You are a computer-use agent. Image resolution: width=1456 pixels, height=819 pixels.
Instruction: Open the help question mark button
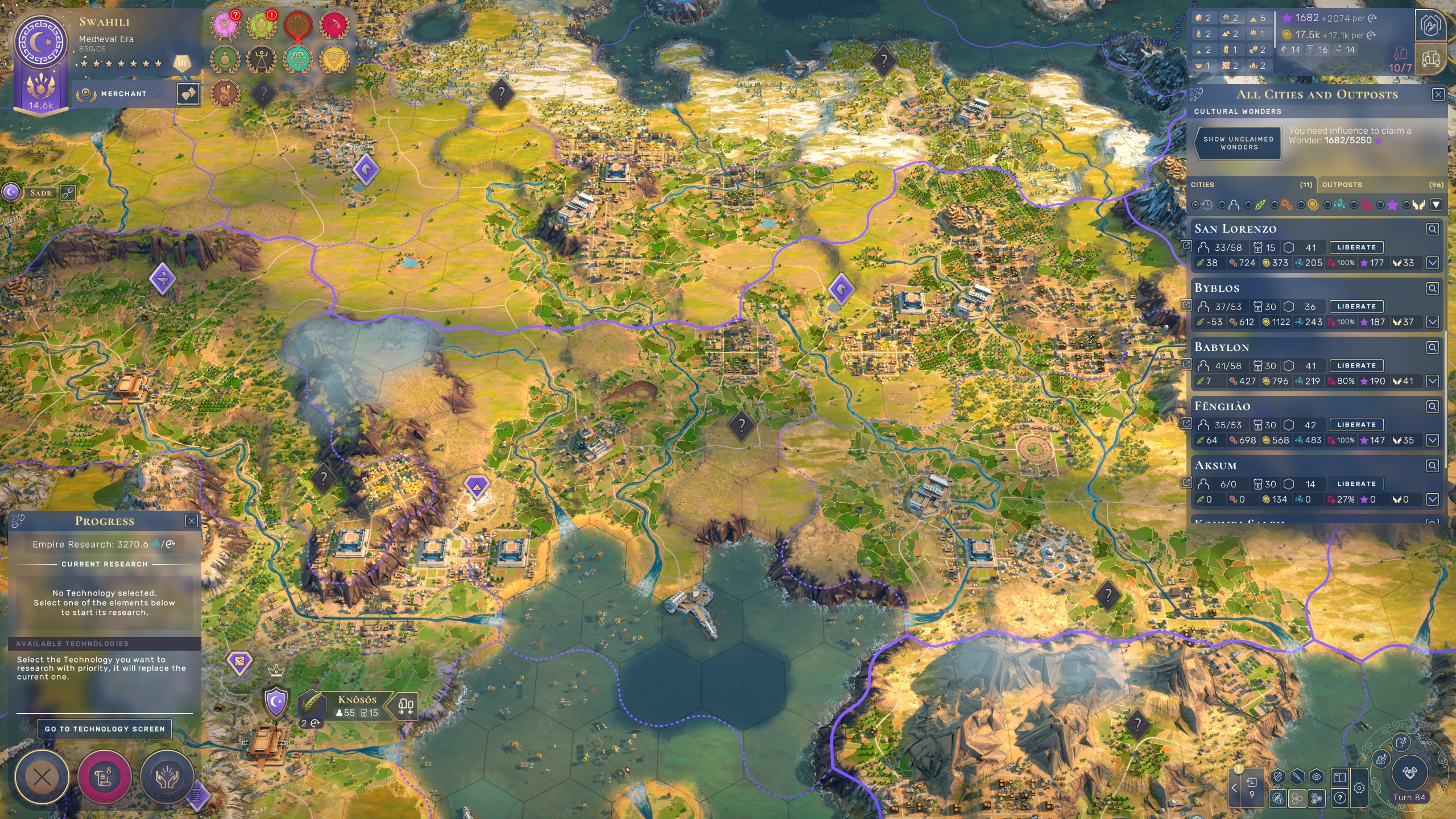[x=1340, y=798]
